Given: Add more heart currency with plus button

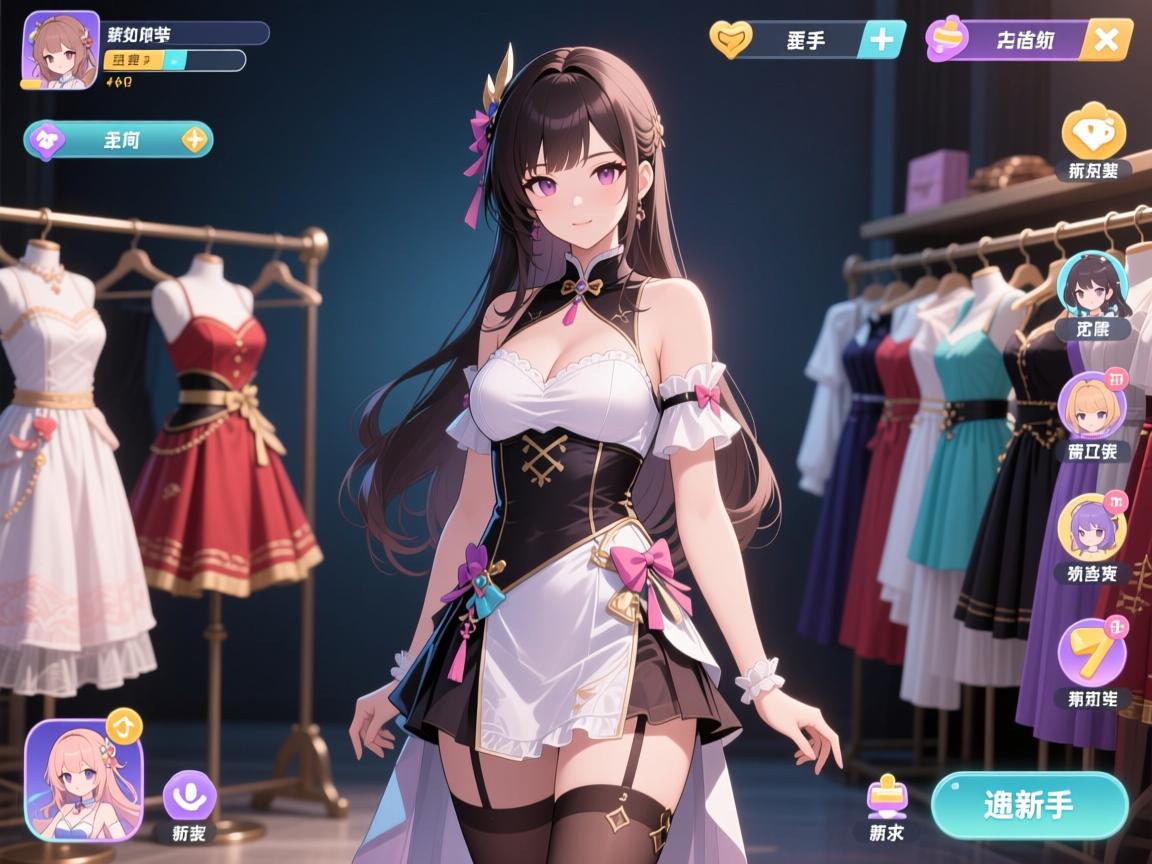Looking at the screenshot, I should [882, 40].
